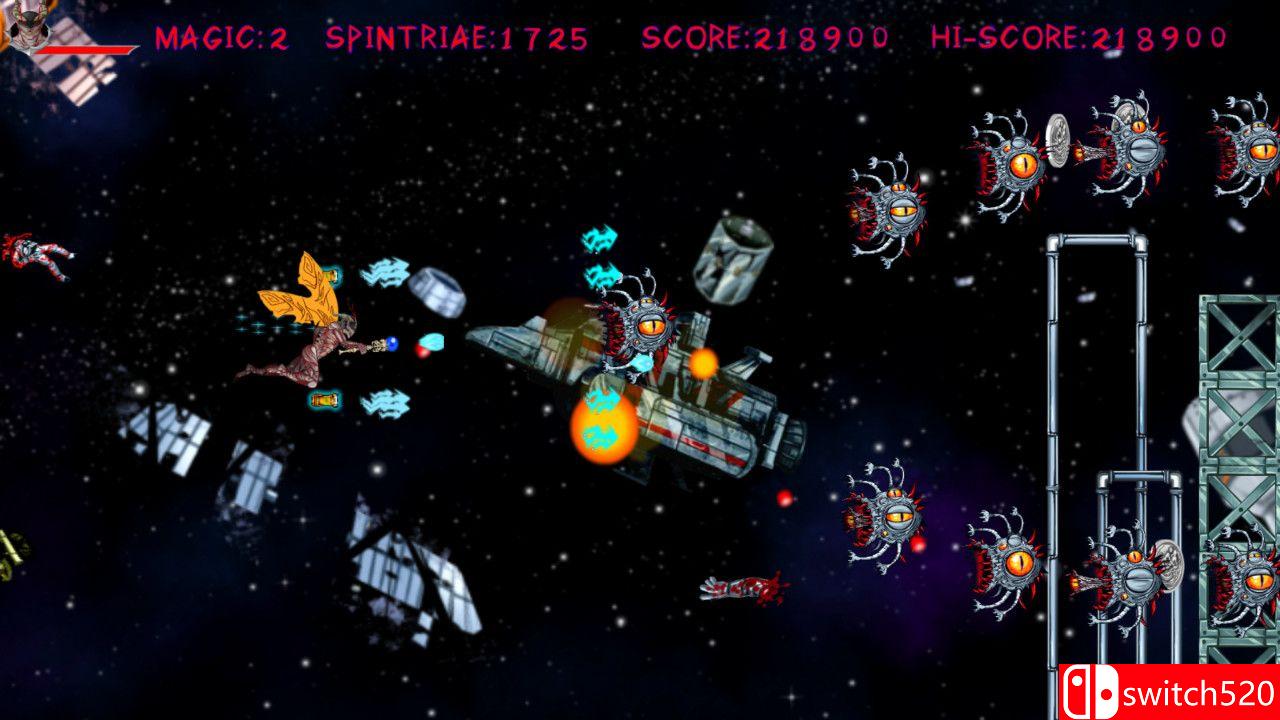
Task: Click the red health bar under the portrait
Action: point(85,48)
